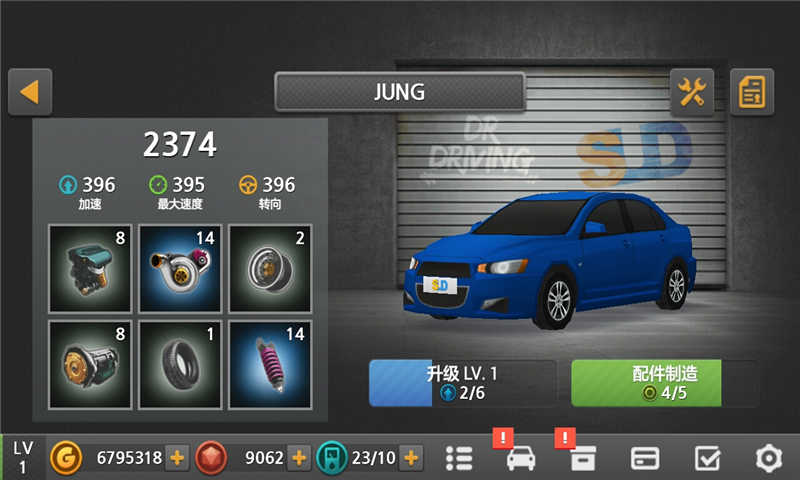This screenshot has width=800, height=480.
Task: Open the list menu icon
Action: [x=458, y=458]
